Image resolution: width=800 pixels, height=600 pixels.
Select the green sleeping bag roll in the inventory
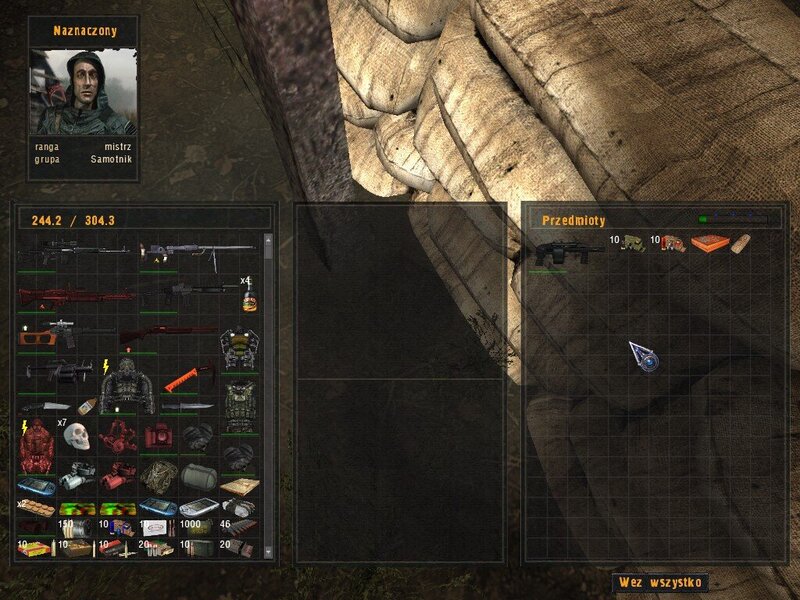click(x=199, y=476)
